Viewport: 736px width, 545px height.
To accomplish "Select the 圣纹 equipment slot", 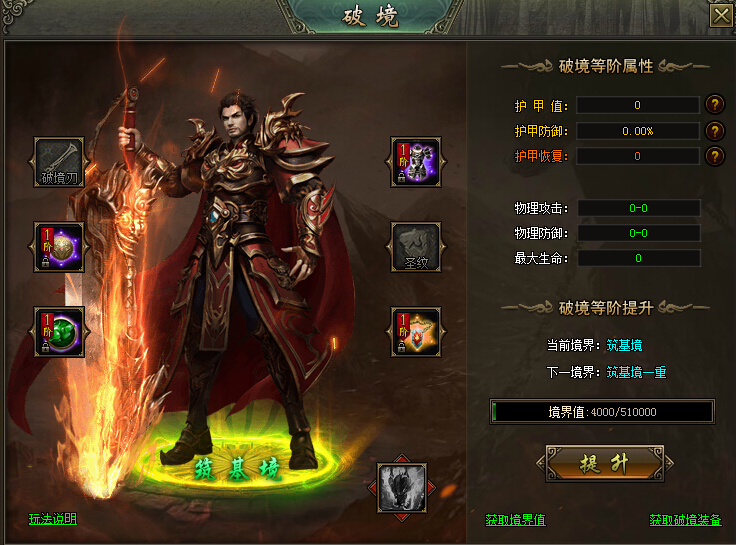I will point(416,248).
